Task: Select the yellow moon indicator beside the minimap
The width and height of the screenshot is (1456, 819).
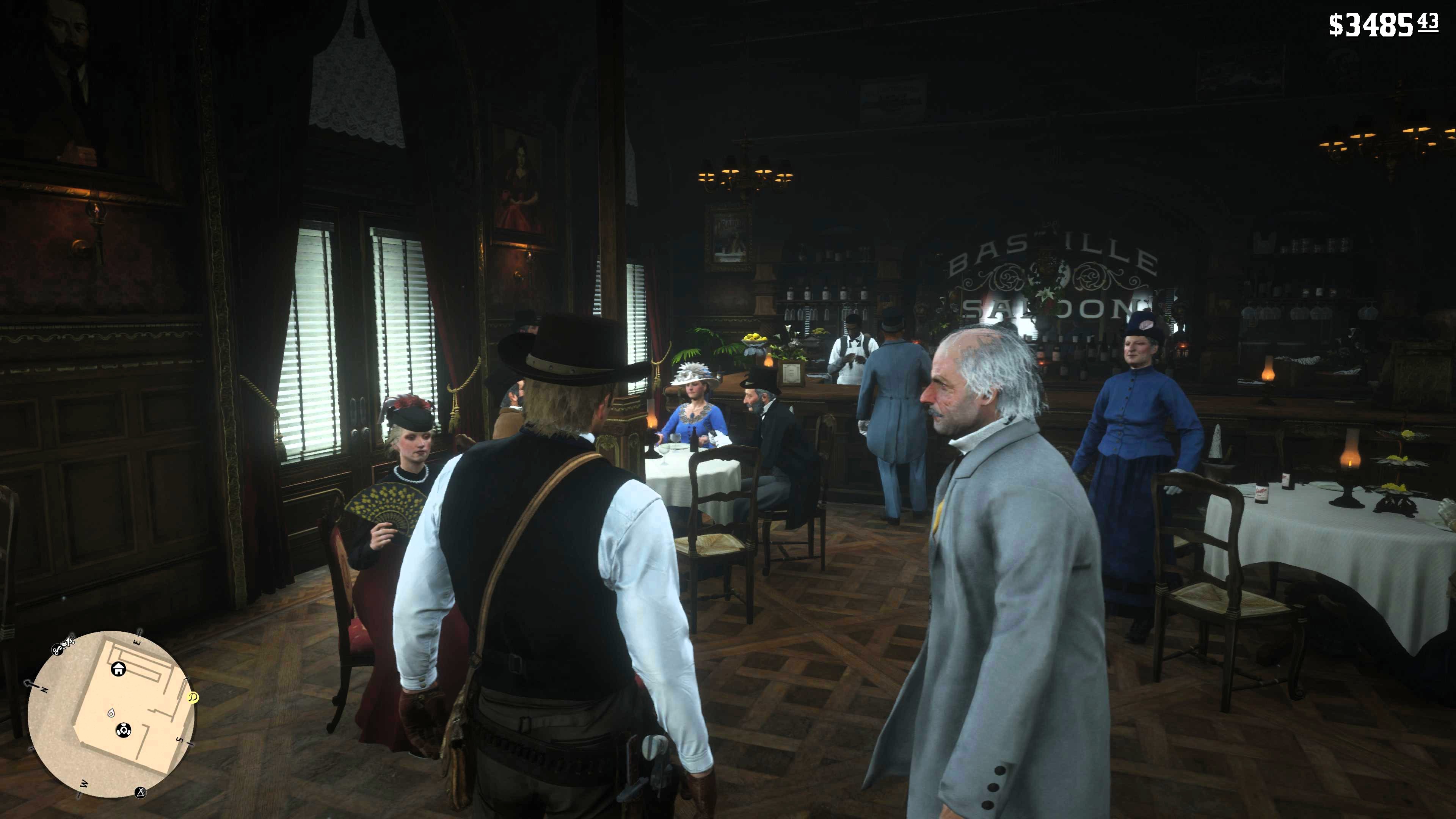Action: click(193, 698)
